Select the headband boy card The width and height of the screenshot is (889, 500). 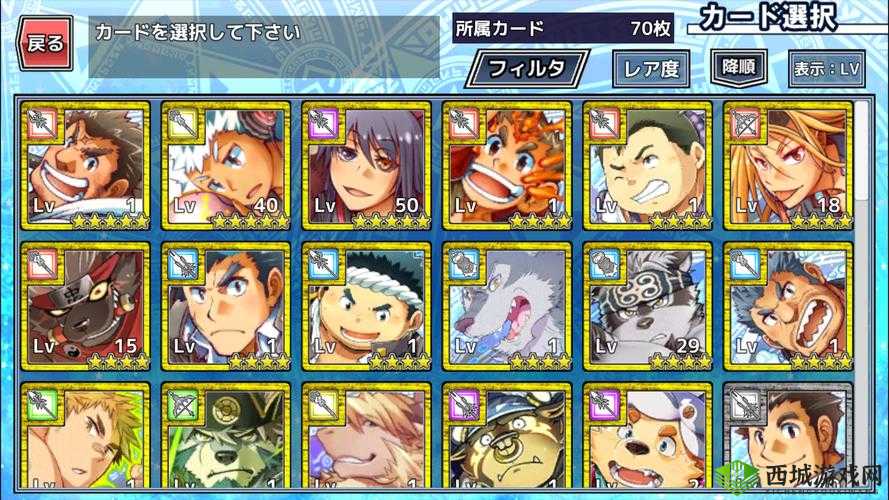click(366, 306)
